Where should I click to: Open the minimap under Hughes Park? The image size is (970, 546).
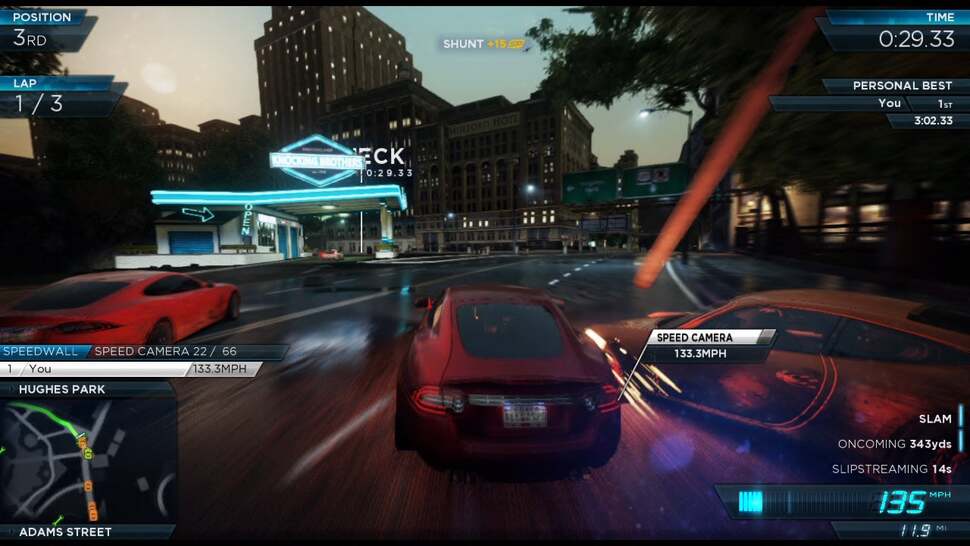click(88, 460)
